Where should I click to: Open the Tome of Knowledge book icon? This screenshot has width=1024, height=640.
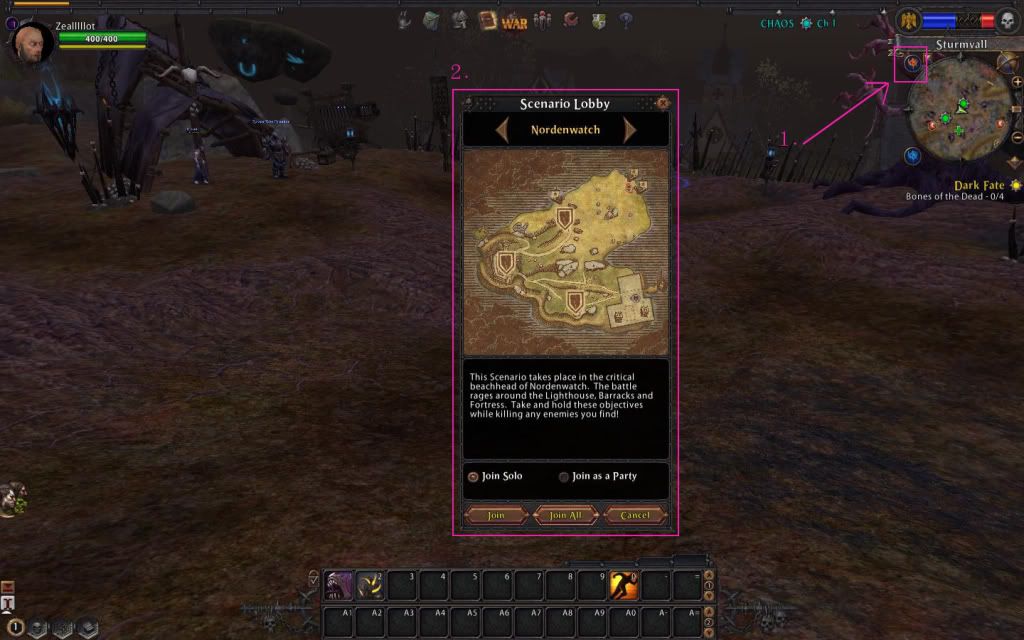(488, 19)
